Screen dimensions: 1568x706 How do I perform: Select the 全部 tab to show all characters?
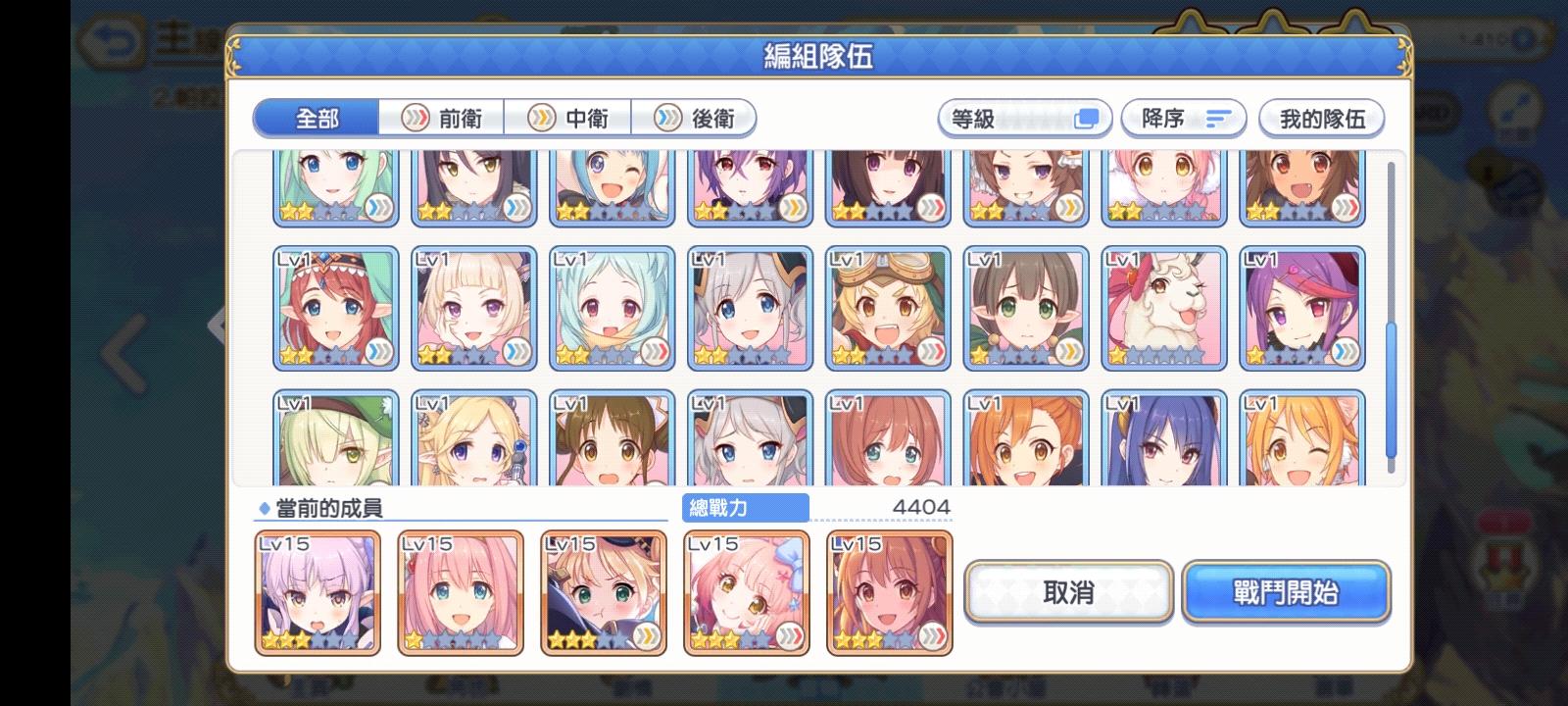[318, 119]
